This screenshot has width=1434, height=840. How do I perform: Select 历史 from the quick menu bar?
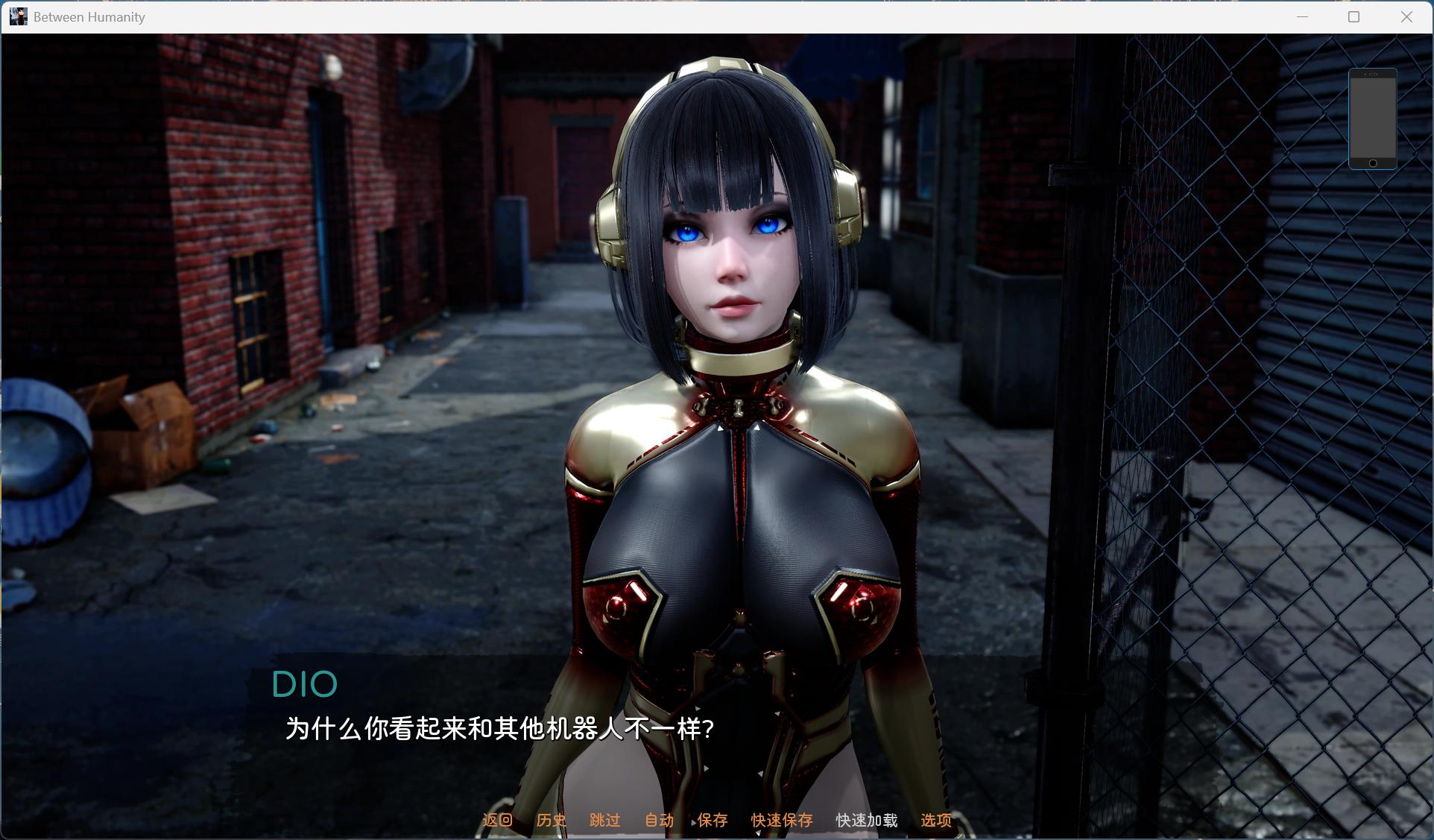click(550, 820)
